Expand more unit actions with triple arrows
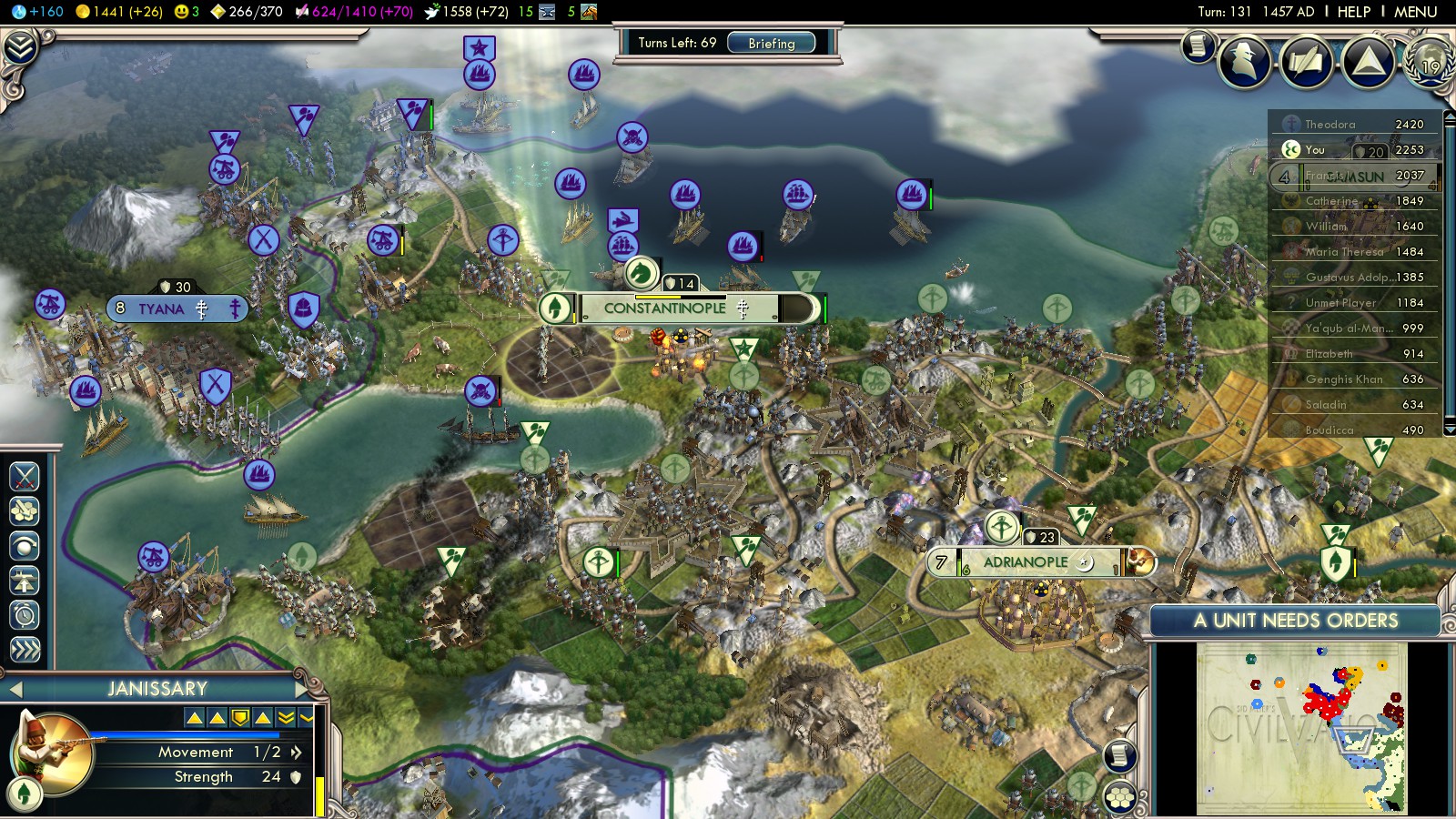 (x=25, y=649)
